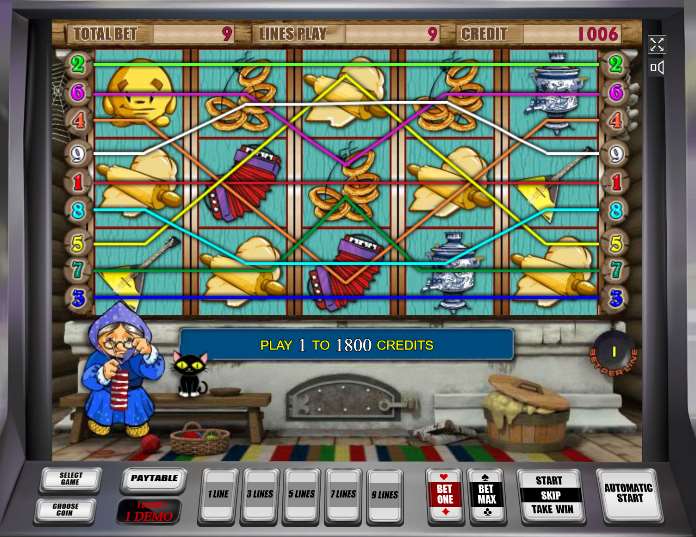Activate the 7 Lines button
The height and width of the screenshot is (537, 696).
(343, 494)
